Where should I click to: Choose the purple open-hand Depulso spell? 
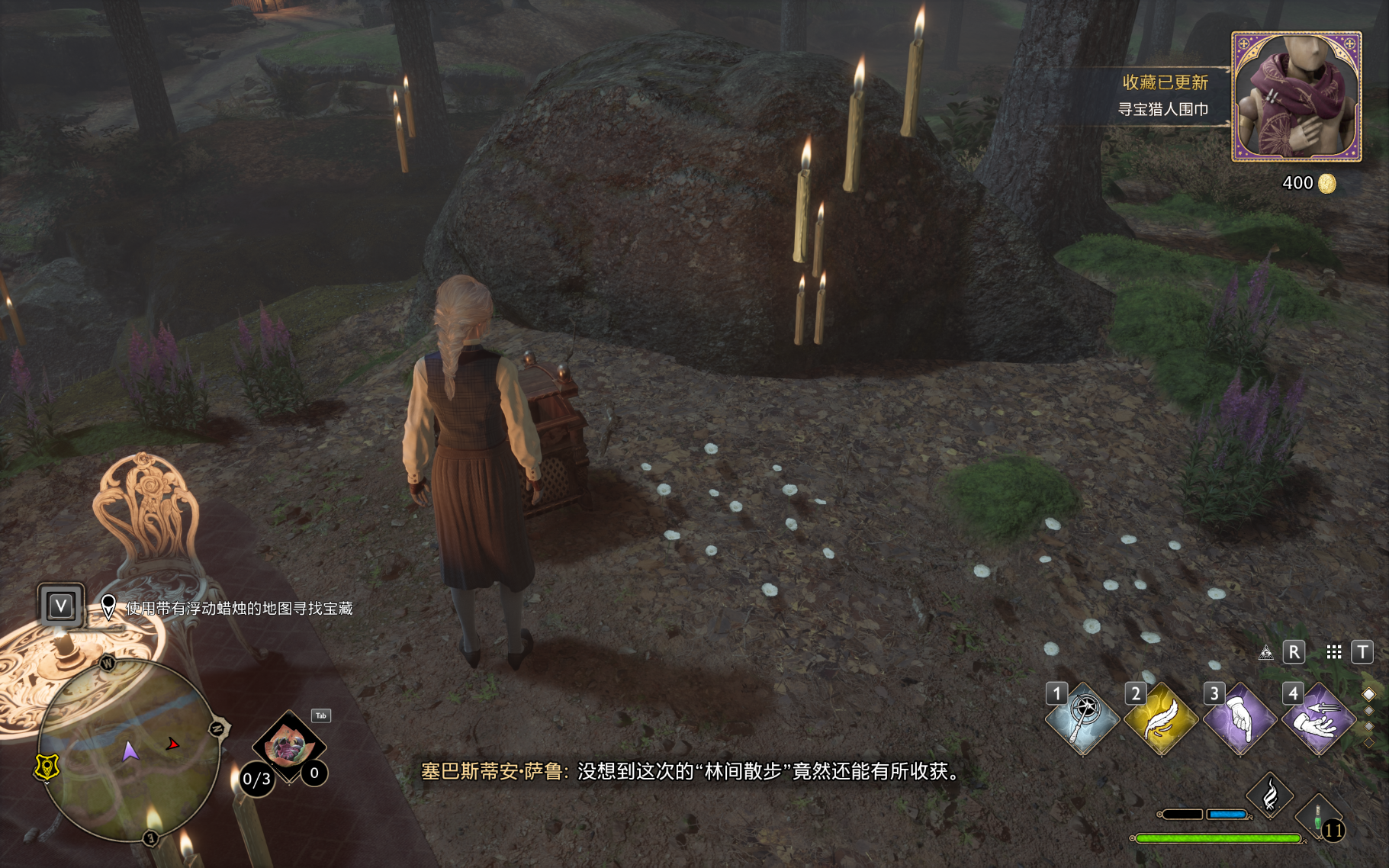[1319, 719]
